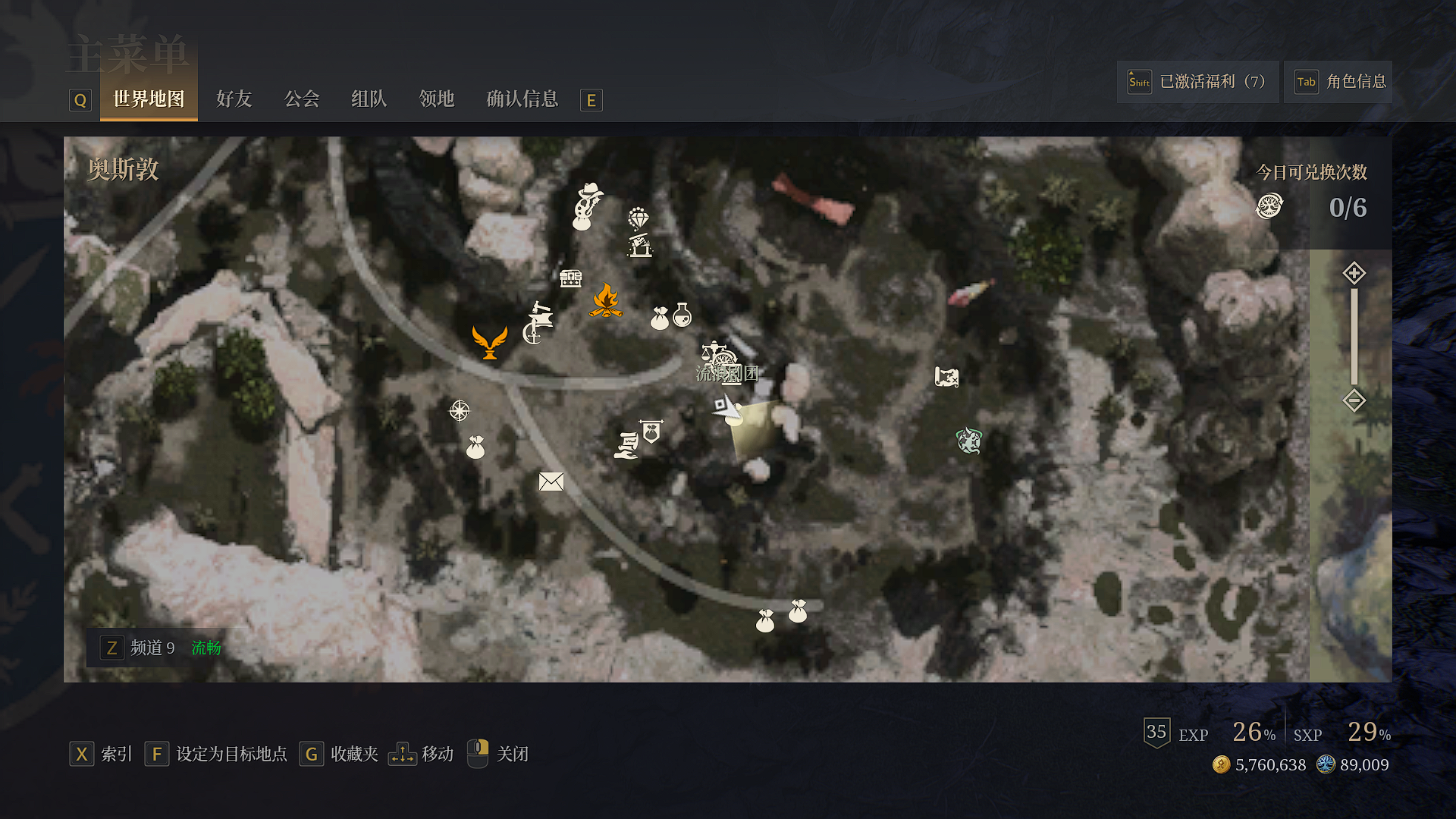Screen dimensions: 1456x819
Task: Select the envelope mailbox map marker
Action: tap(551, 482)
